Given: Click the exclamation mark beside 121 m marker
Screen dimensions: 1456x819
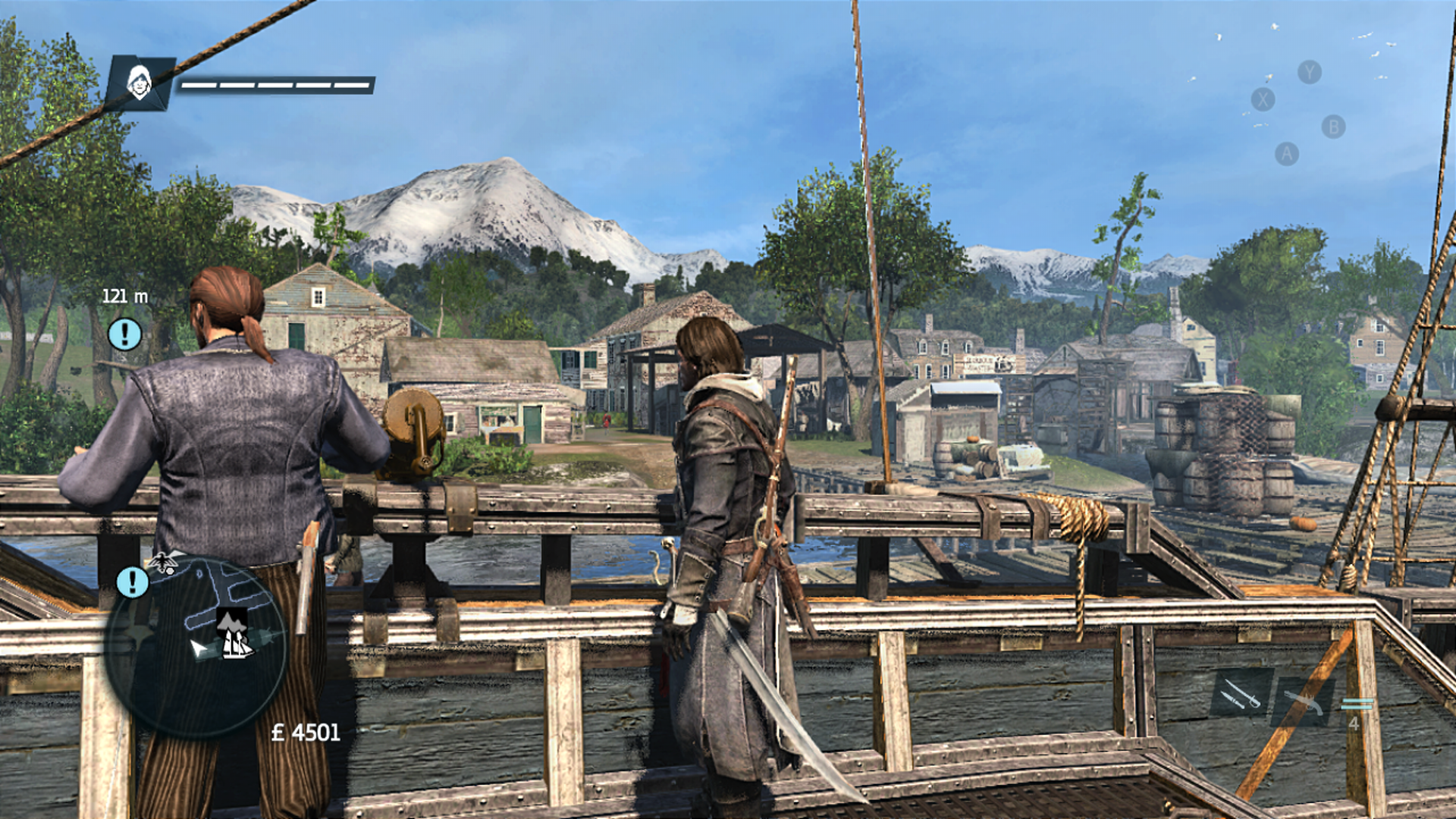Looking at the screenshot, I should pyautogui.click(x=125, y=334).
